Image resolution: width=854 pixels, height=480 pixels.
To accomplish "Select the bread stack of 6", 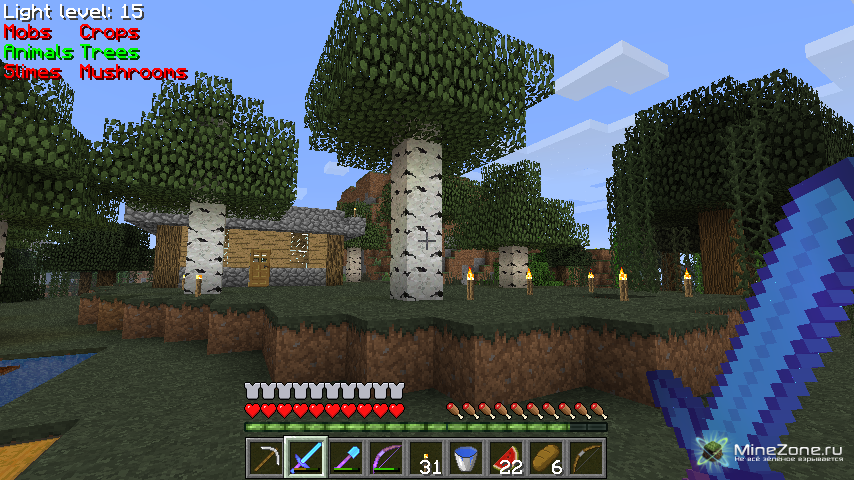I will coord(546,458).
